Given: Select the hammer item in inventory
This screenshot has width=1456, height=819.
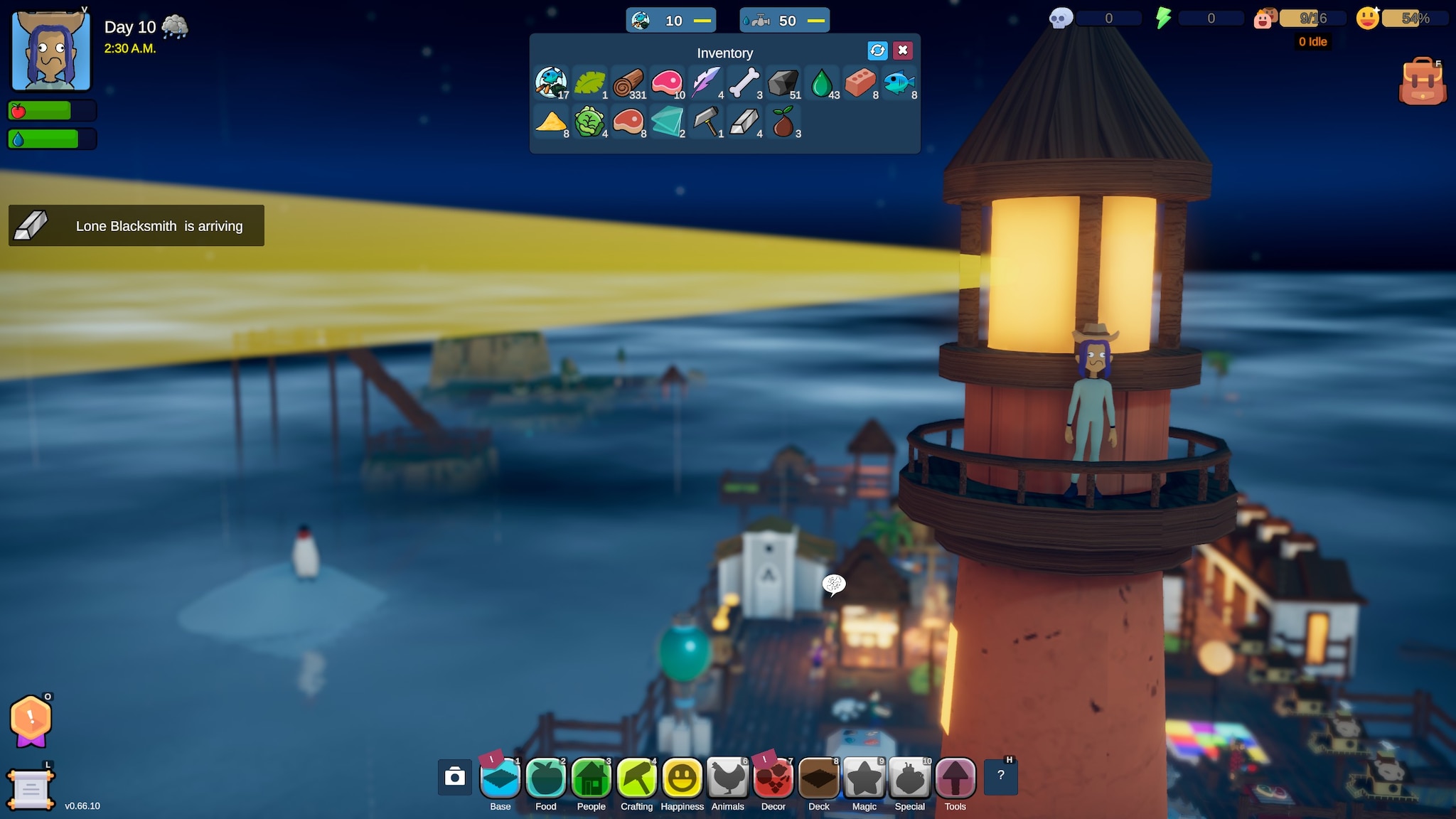Looking at the screenshot, I should click(706, 122).
